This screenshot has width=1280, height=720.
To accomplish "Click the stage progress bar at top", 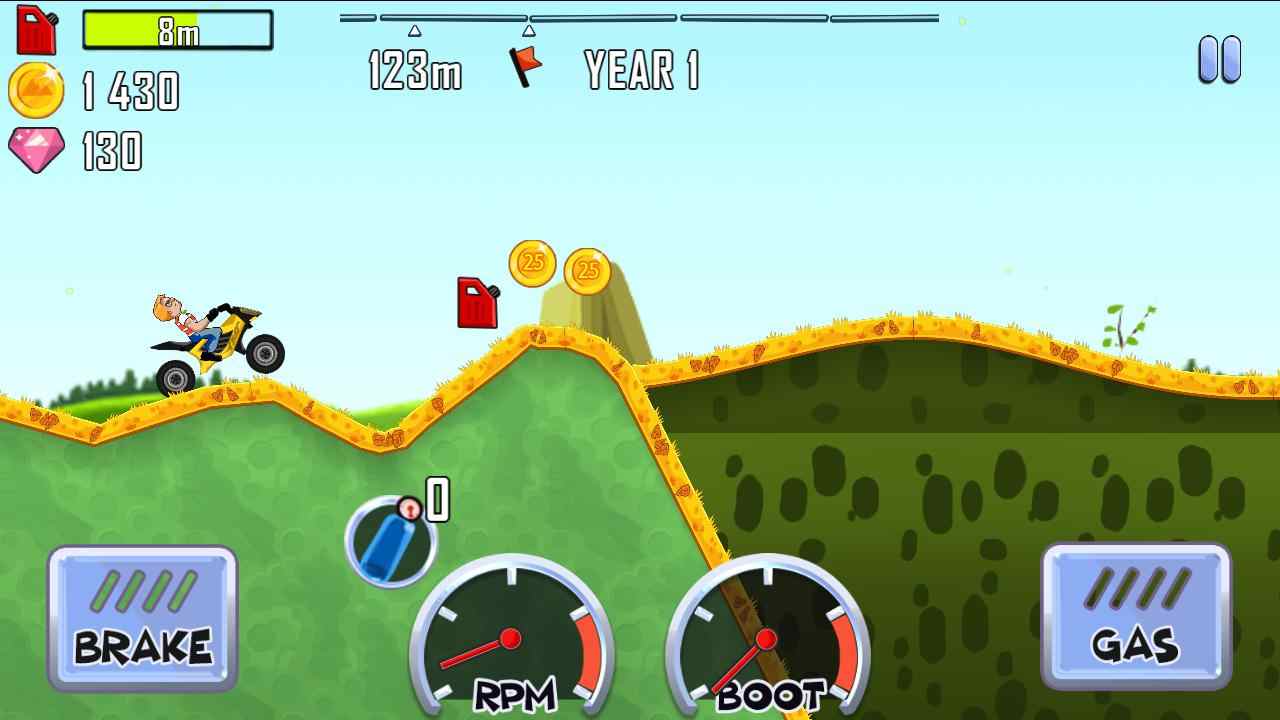I will coord(640,16).
